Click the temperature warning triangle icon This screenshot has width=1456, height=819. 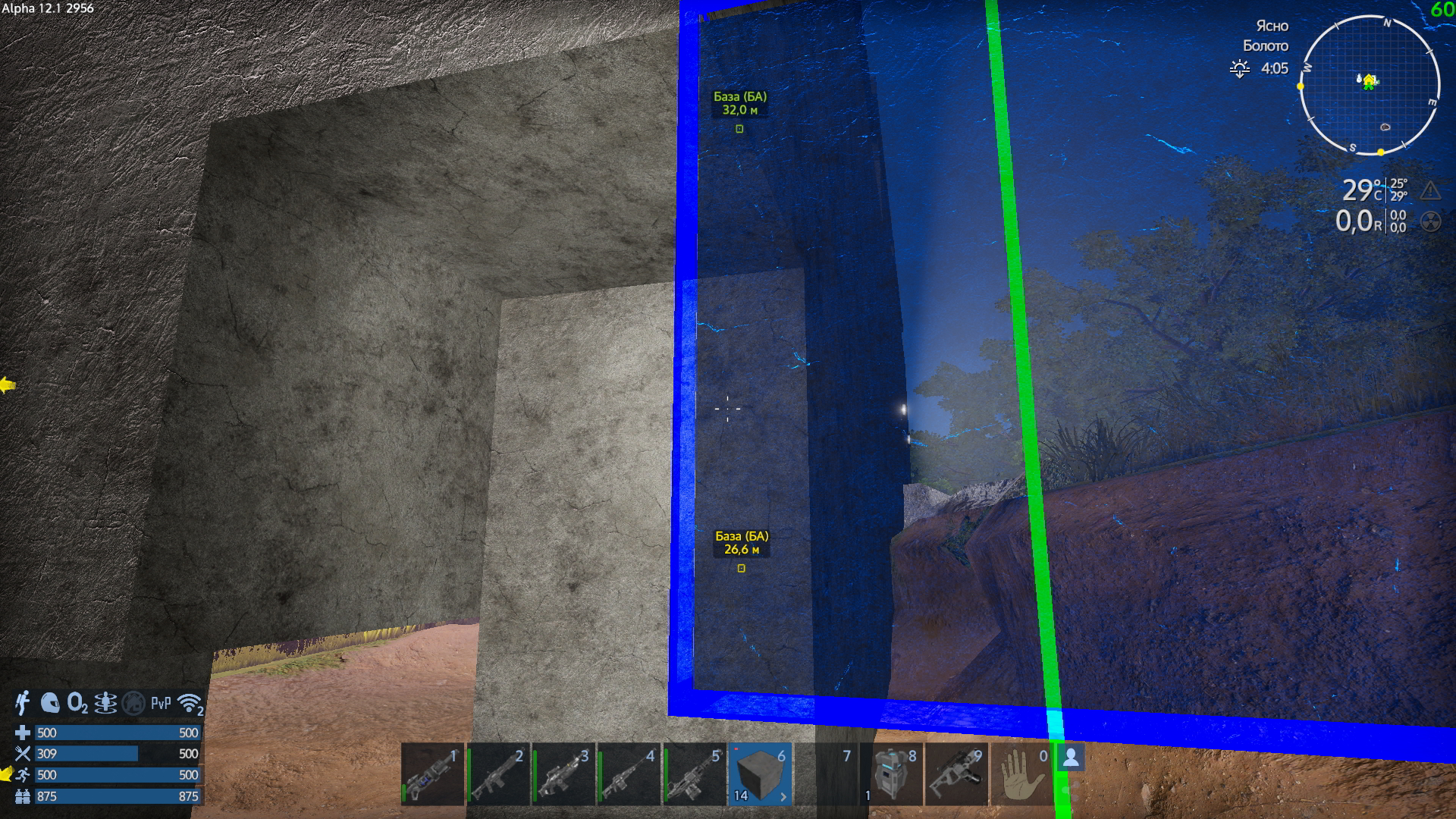pyautogui.click(x=1430, y=190)
